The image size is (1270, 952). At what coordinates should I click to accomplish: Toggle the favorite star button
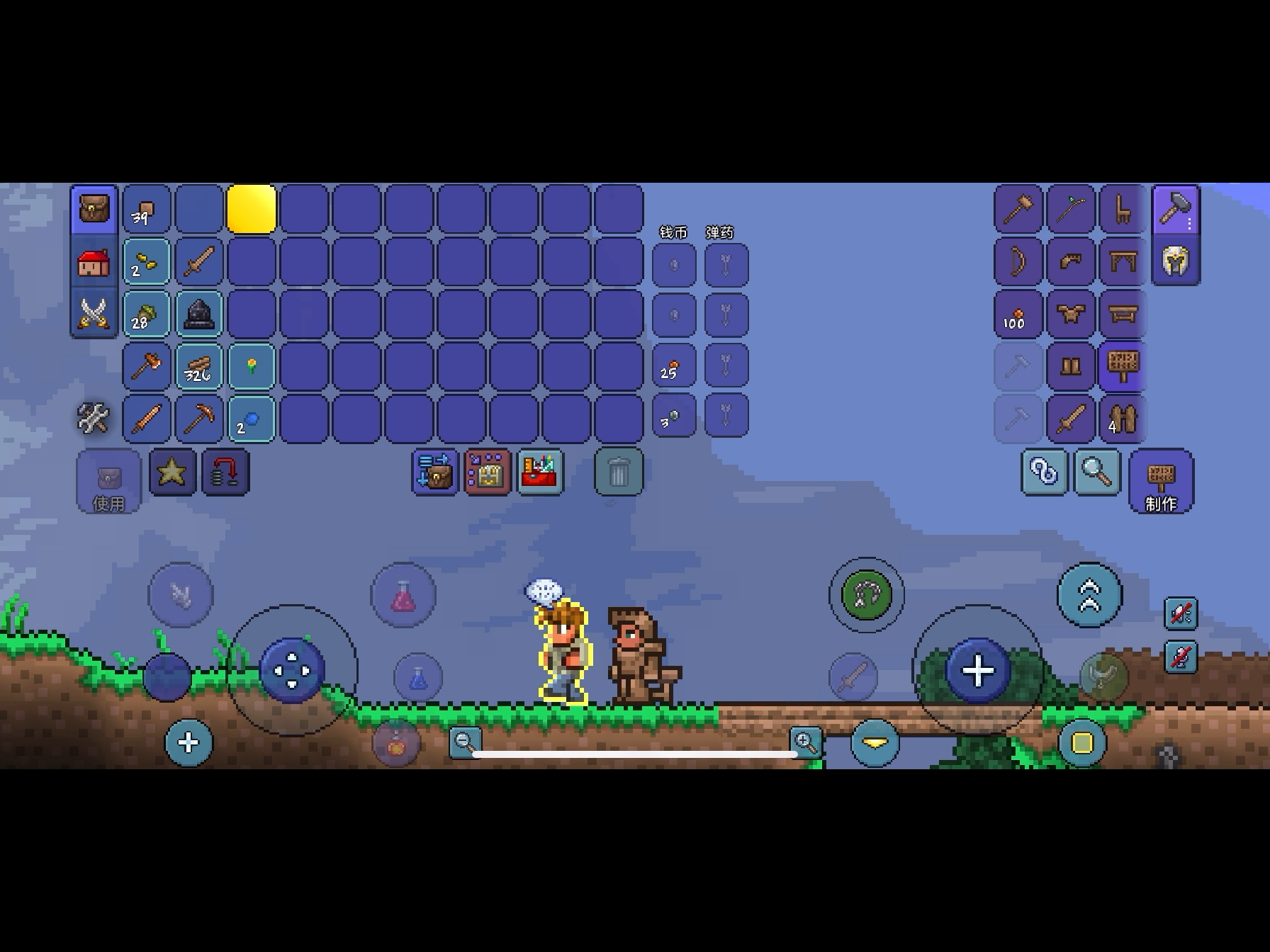pos(172,472)
